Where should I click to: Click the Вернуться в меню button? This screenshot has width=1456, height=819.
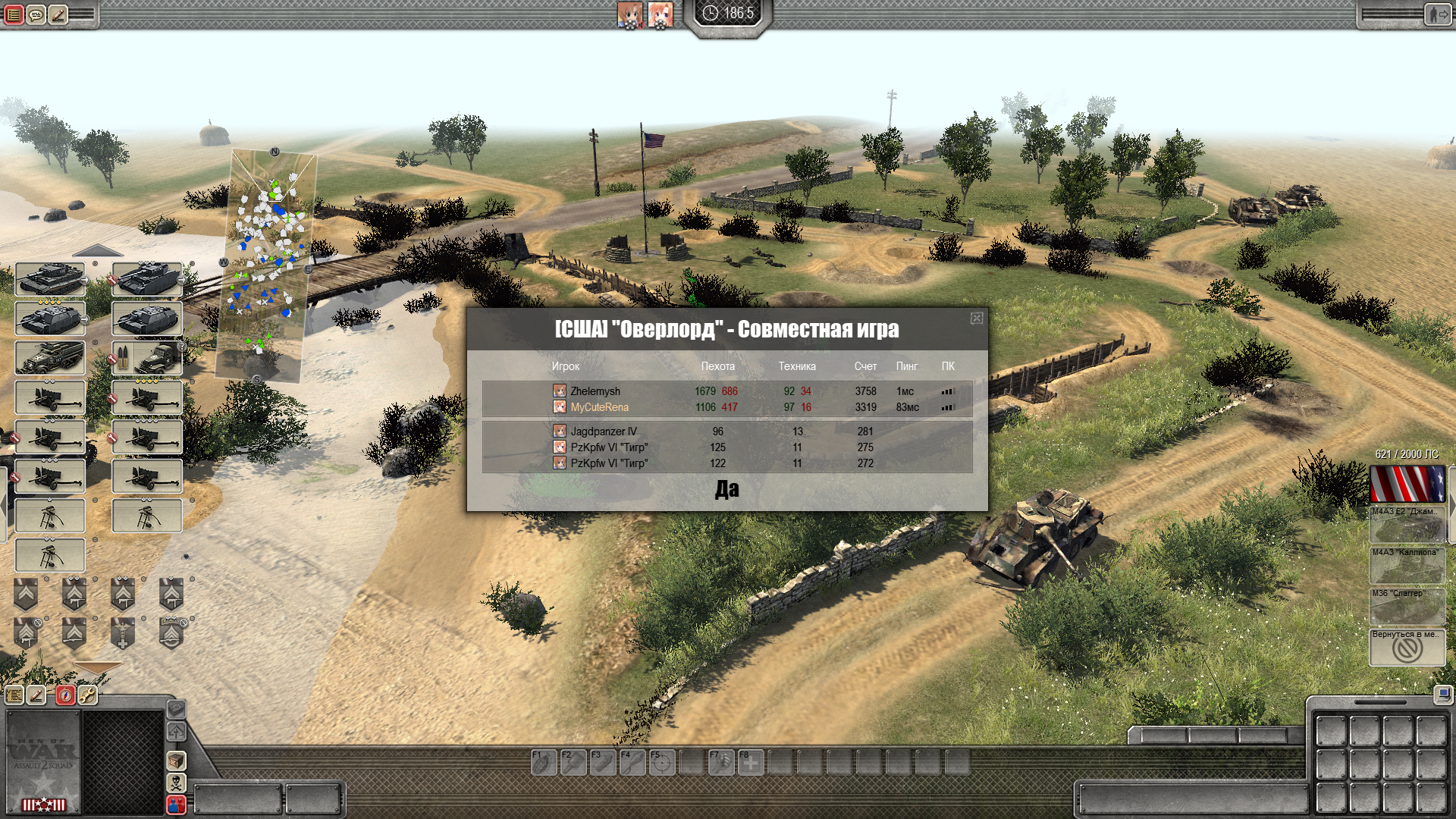click(1407, 648)
